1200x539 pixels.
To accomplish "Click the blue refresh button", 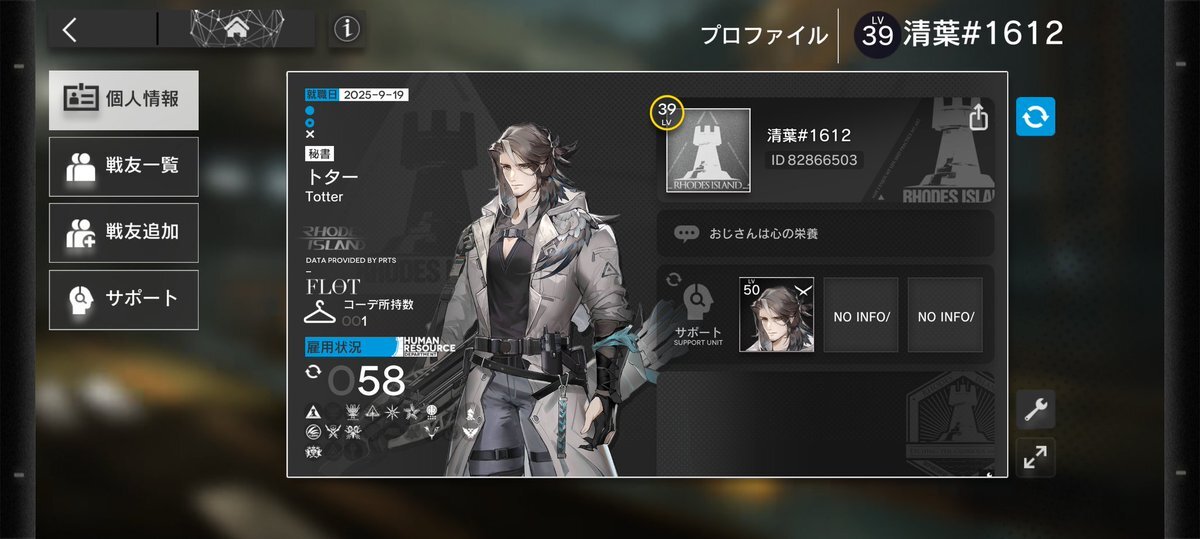I will tap(1035, 117).
